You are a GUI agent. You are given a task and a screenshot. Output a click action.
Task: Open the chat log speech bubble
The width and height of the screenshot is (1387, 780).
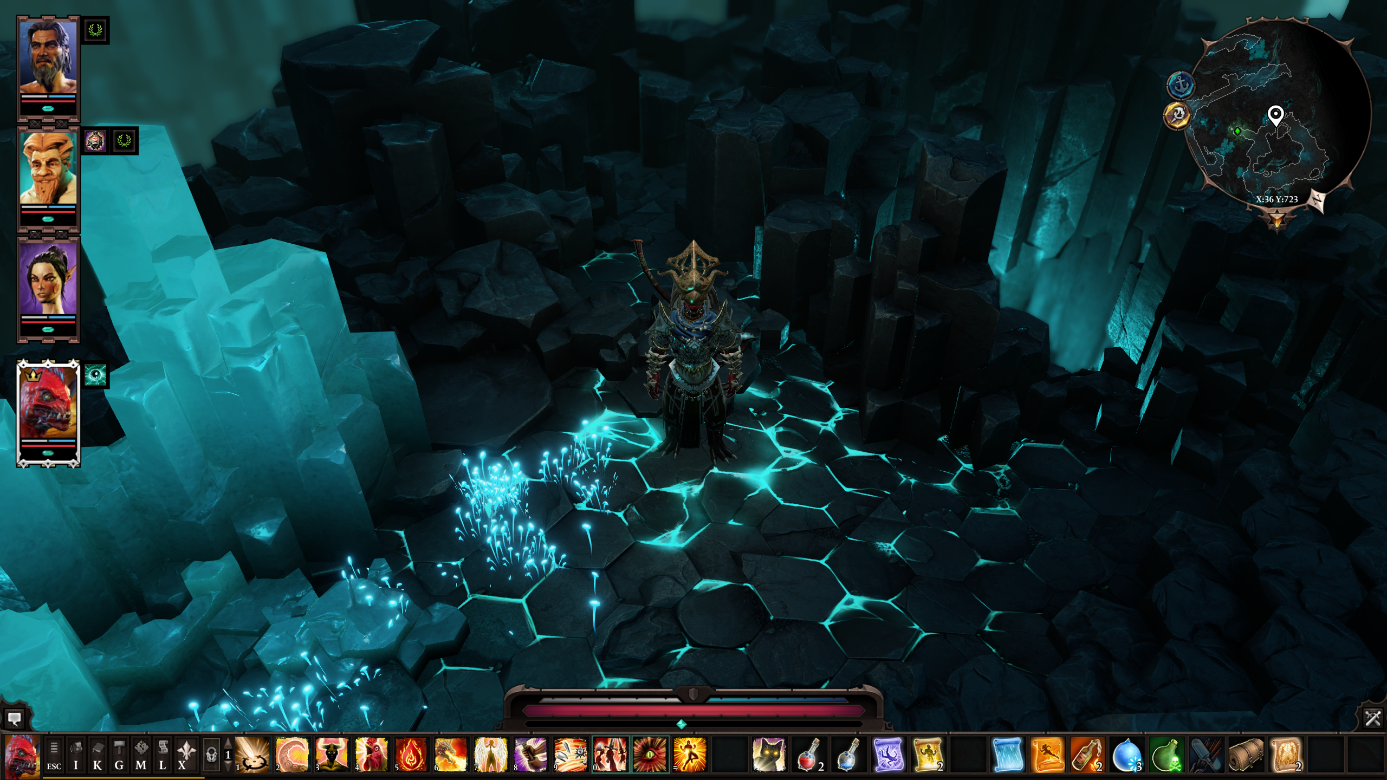pyautogui.click(x=14, y=717)
